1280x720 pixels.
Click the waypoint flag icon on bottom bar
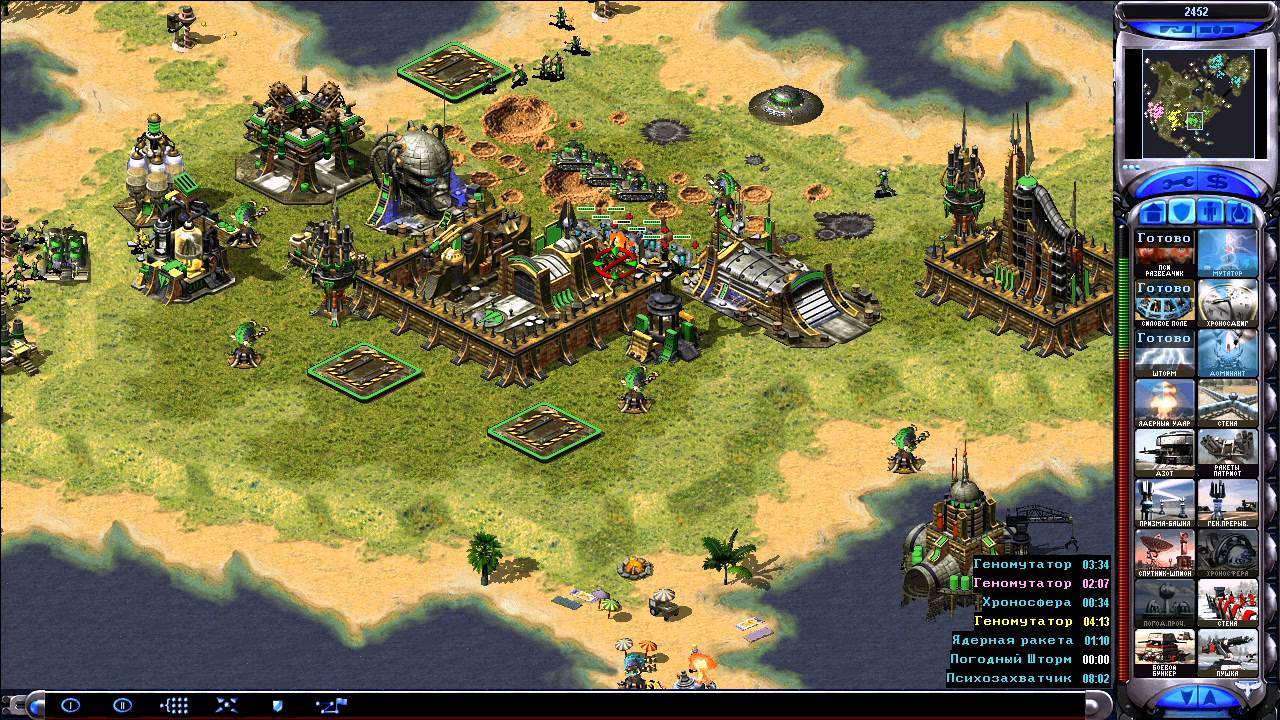[x=330, y=704]
